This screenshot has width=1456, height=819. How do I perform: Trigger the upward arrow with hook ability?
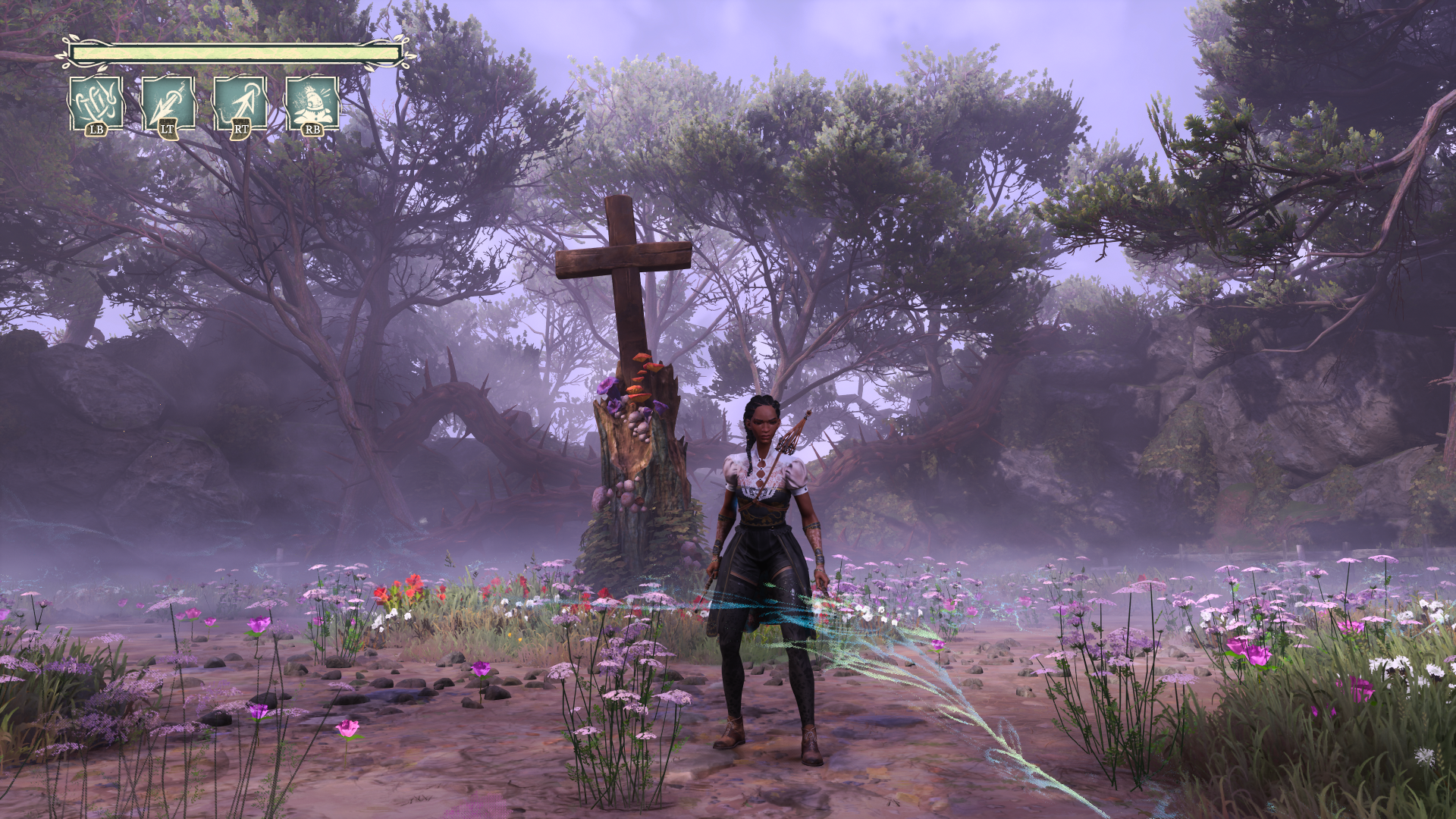[x=240, y=105]
